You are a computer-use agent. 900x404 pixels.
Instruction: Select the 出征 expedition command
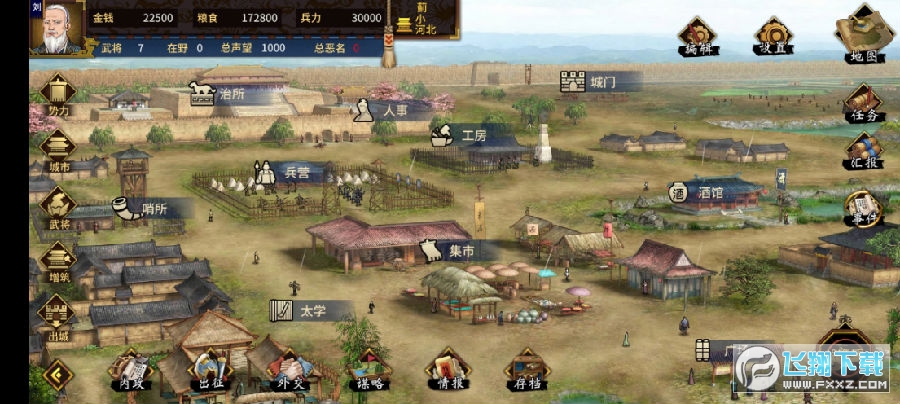coord(209,370)
